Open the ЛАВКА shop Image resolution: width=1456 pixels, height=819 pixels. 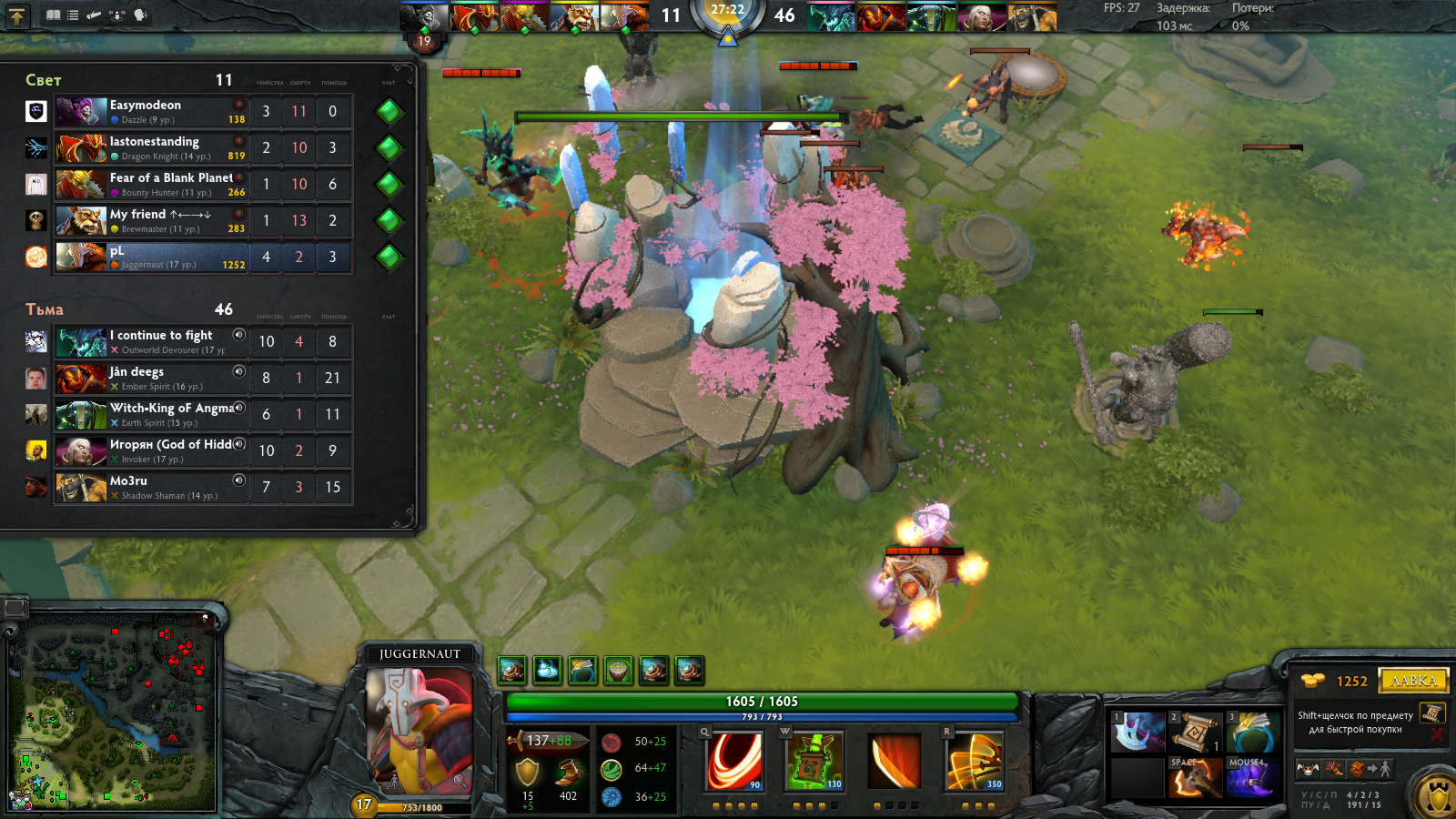point(1413,681)
